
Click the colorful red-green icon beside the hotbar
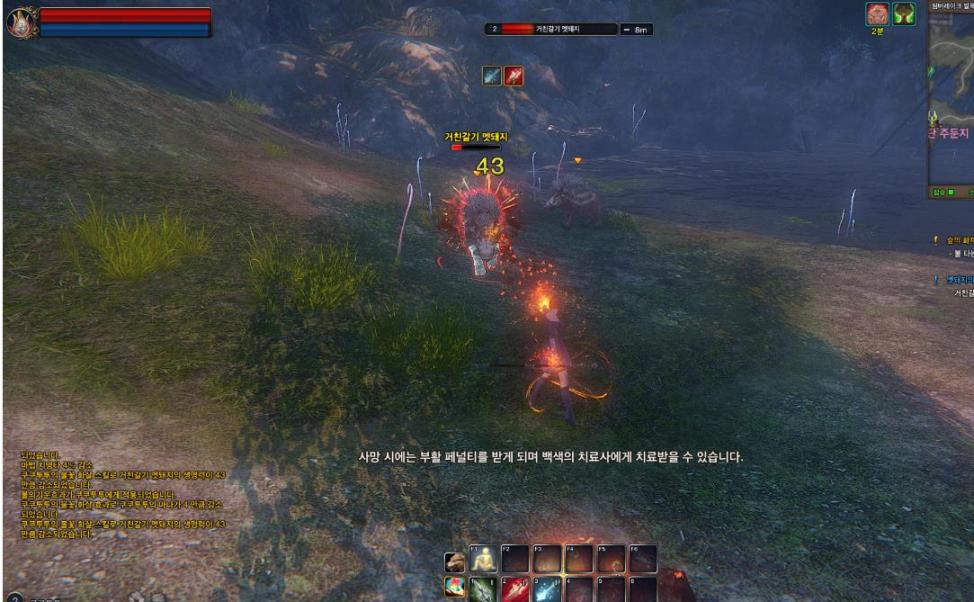click(455, 589)
